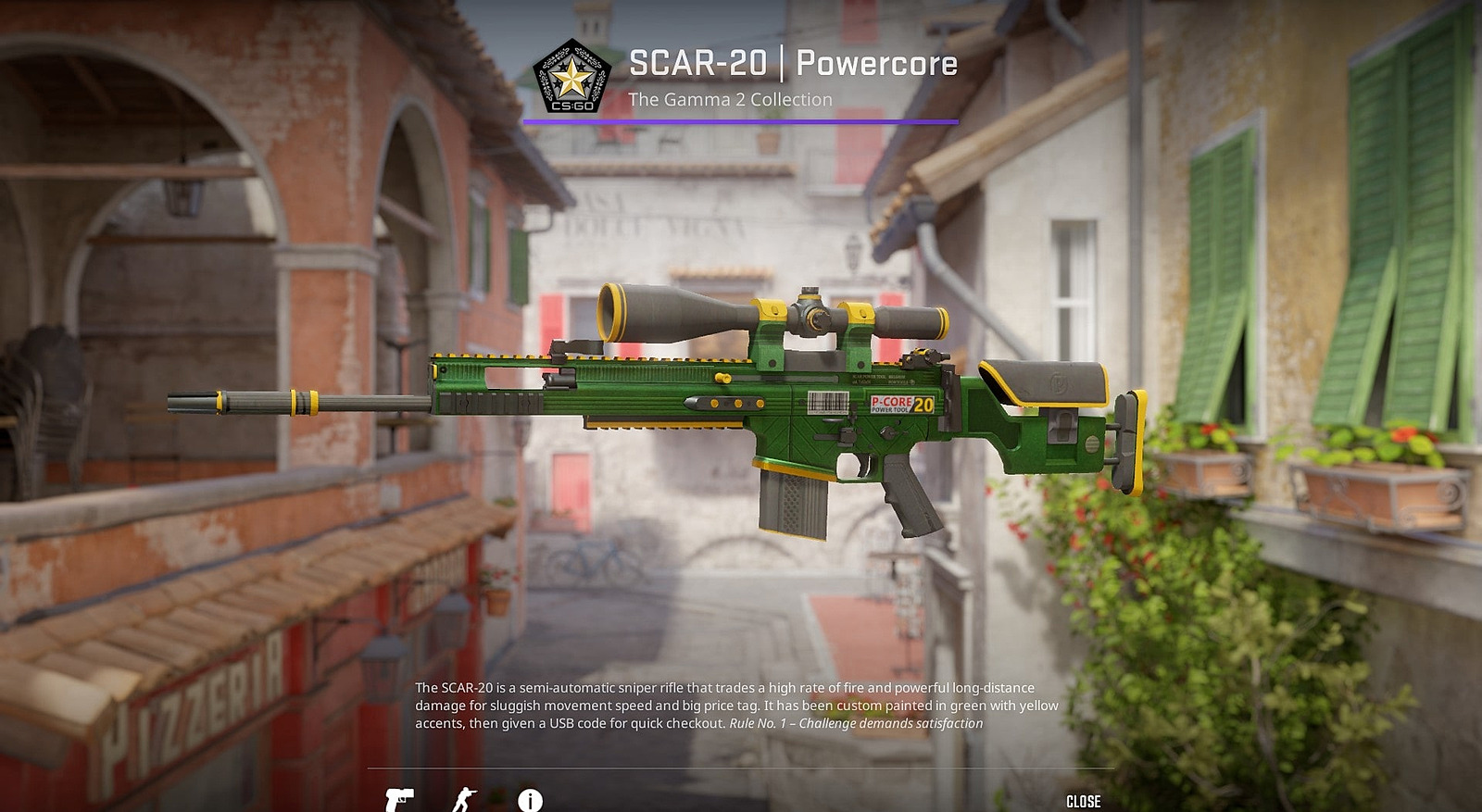Select the pistol weapon view icon
The image size is (1482, 812).
point(398,799)
